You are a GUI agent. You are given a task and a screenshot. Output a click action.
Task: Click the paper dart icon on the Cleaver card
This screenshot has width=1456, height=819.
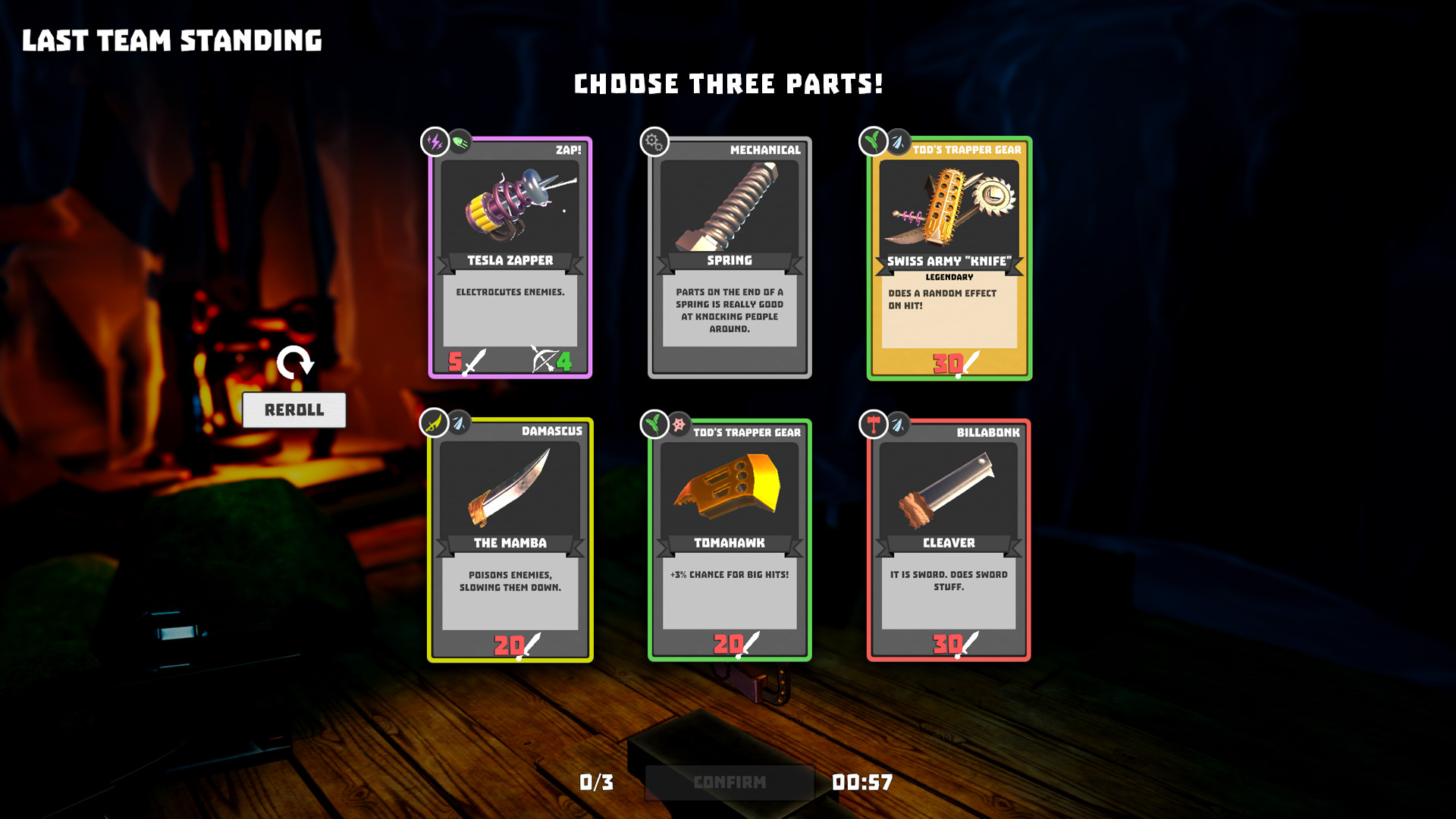tap(899, 424)
